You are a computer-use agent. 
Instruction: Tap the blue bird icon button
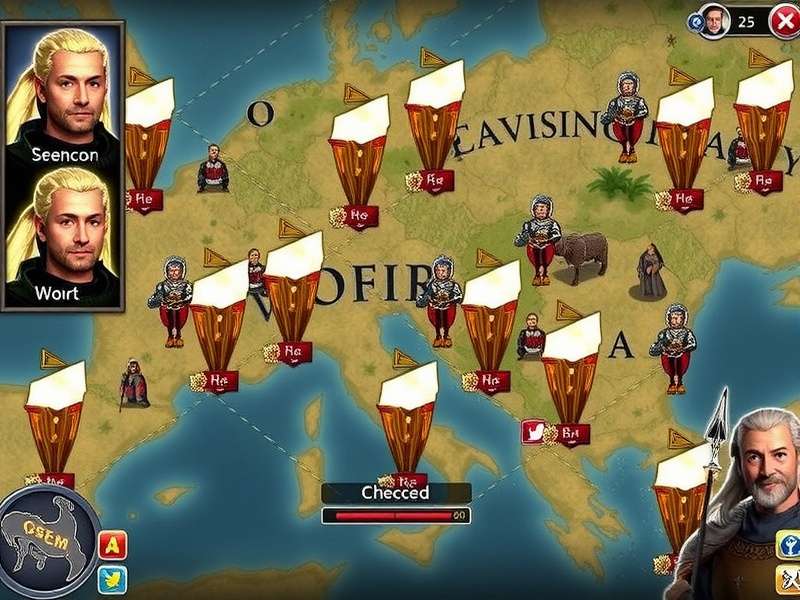point(113,579)
